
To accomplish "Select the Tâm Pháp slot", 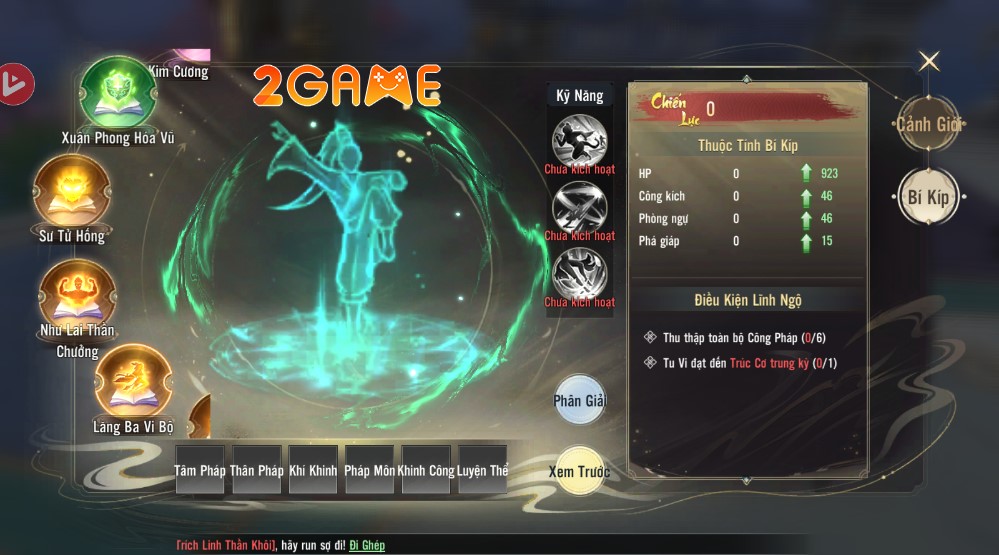I will point(200,470).
